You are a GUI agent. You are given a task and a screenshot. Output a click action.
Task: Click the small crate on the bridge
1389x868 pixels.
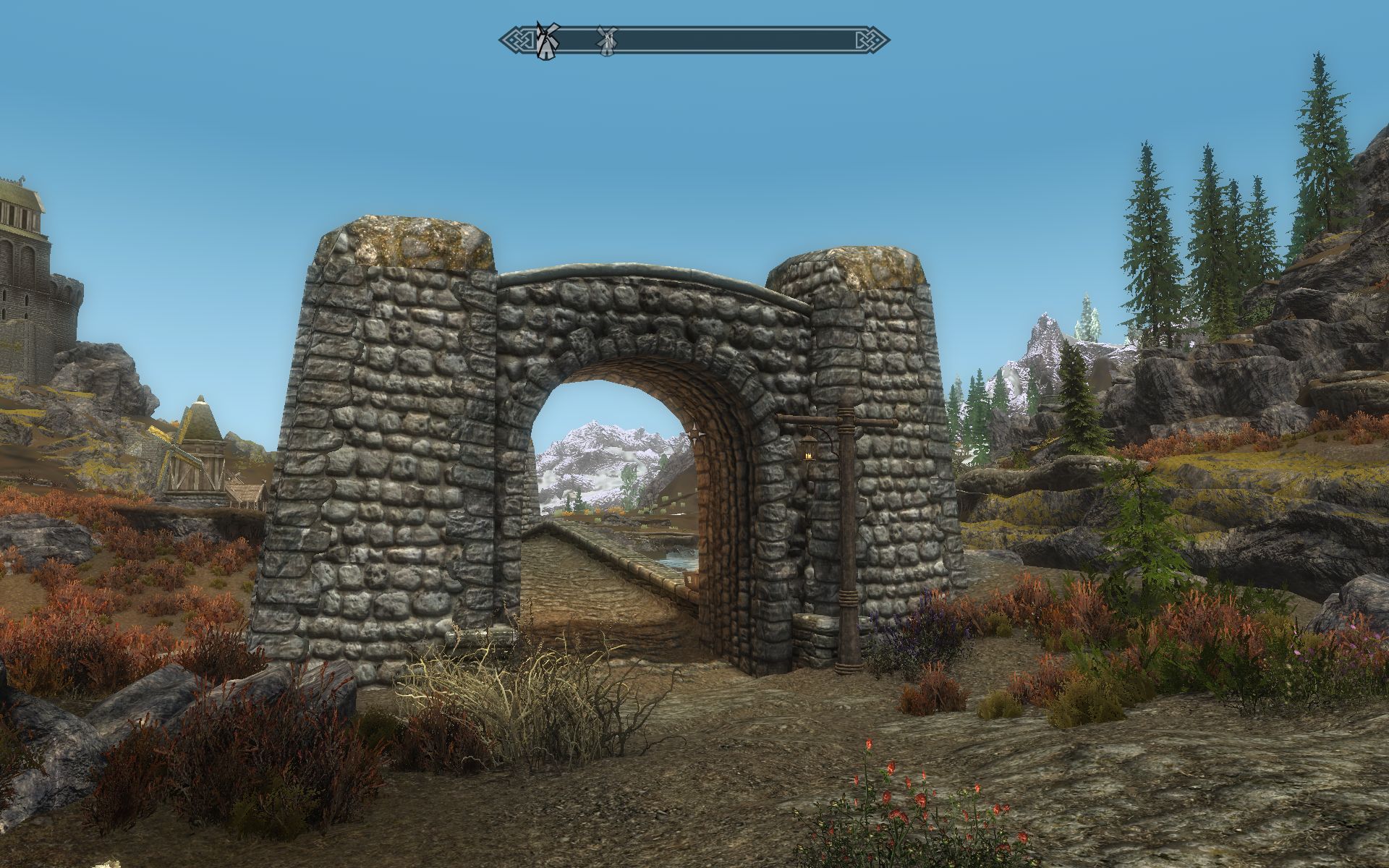coord(690,579)
